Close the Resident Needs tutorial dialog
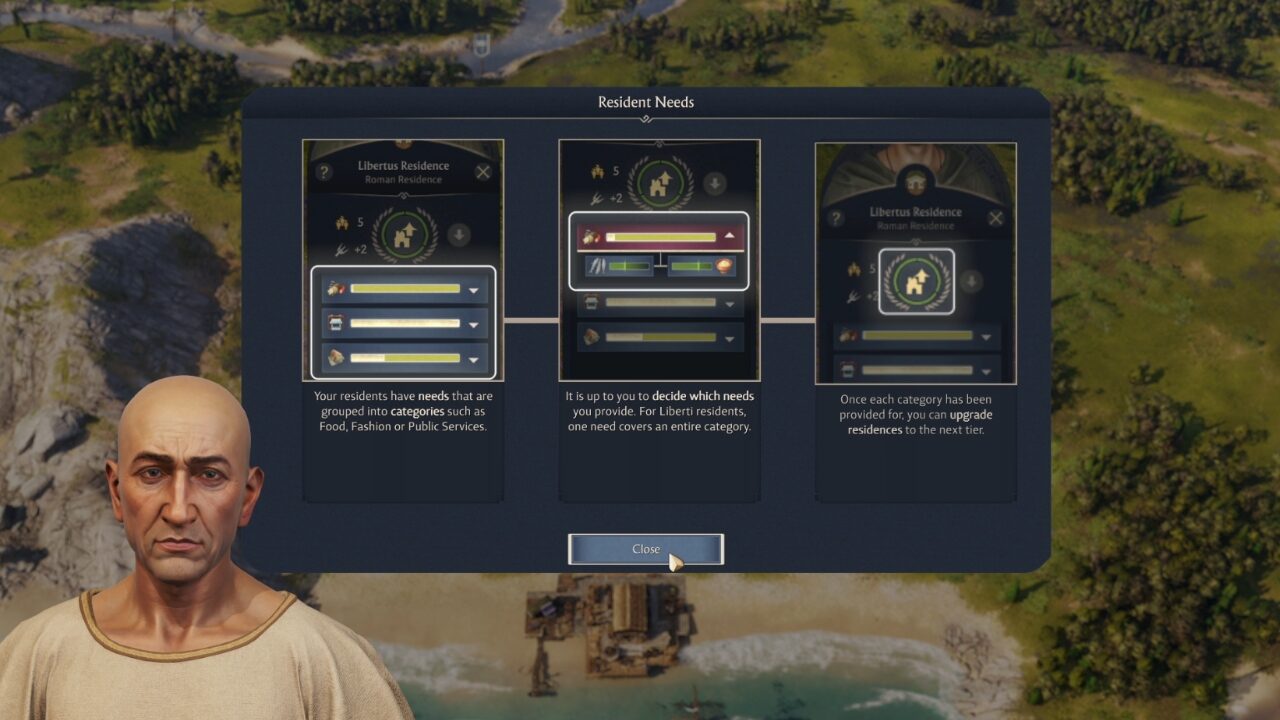 click(645, 549)
